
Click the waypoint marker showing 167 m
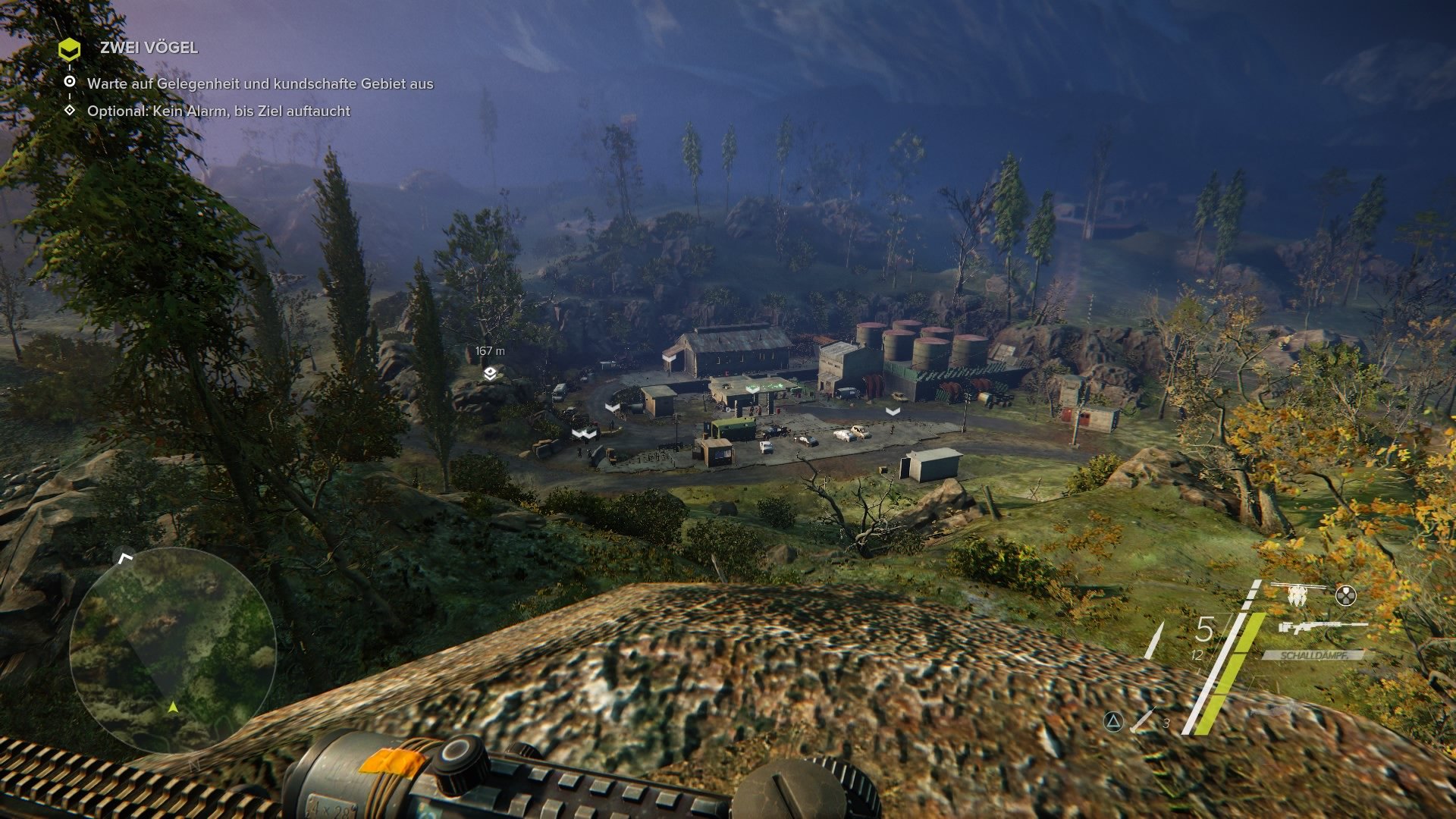coord(489,351)
